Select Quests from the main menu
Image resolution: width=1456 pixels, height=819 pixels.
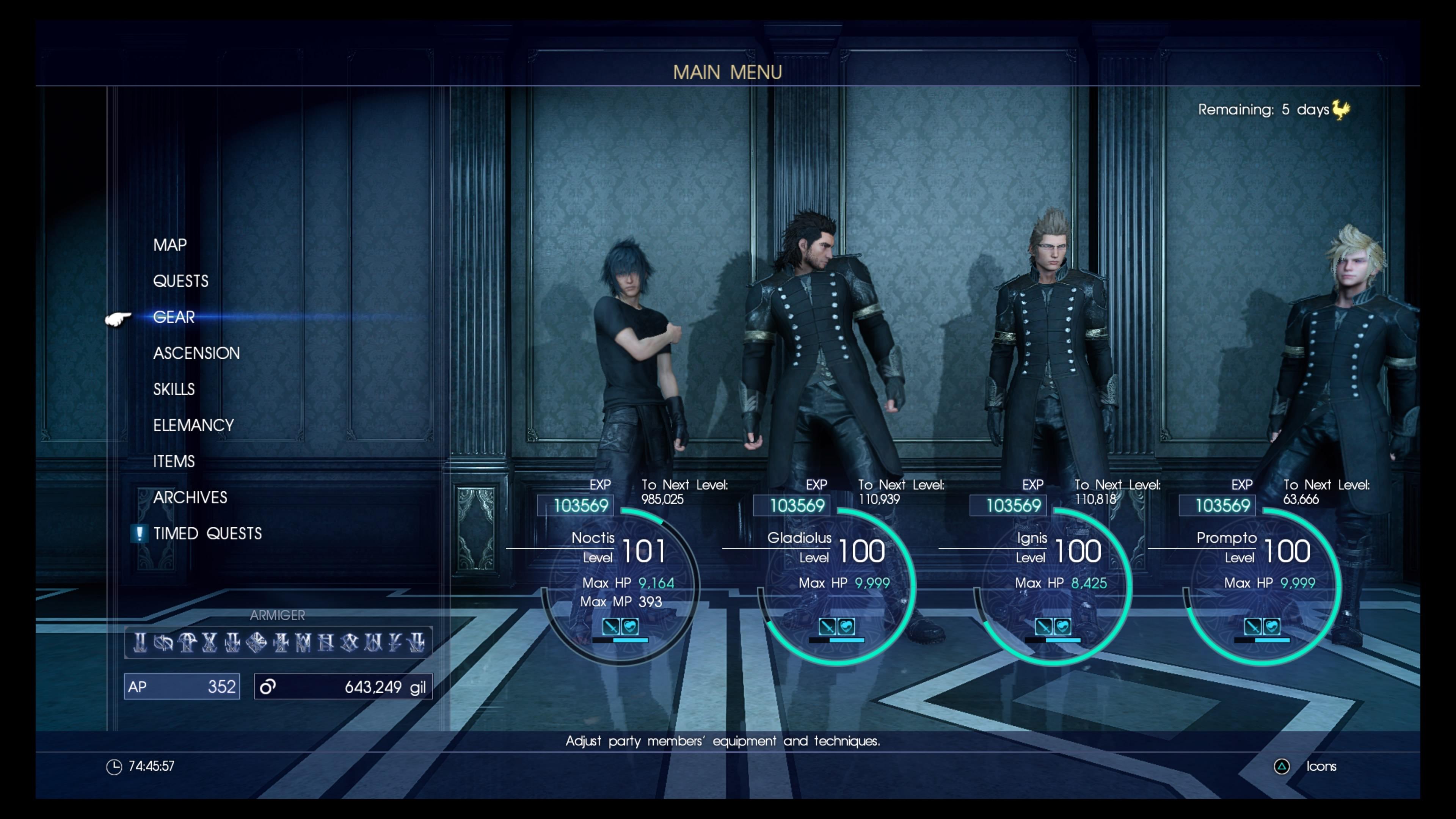pos(180,281)
